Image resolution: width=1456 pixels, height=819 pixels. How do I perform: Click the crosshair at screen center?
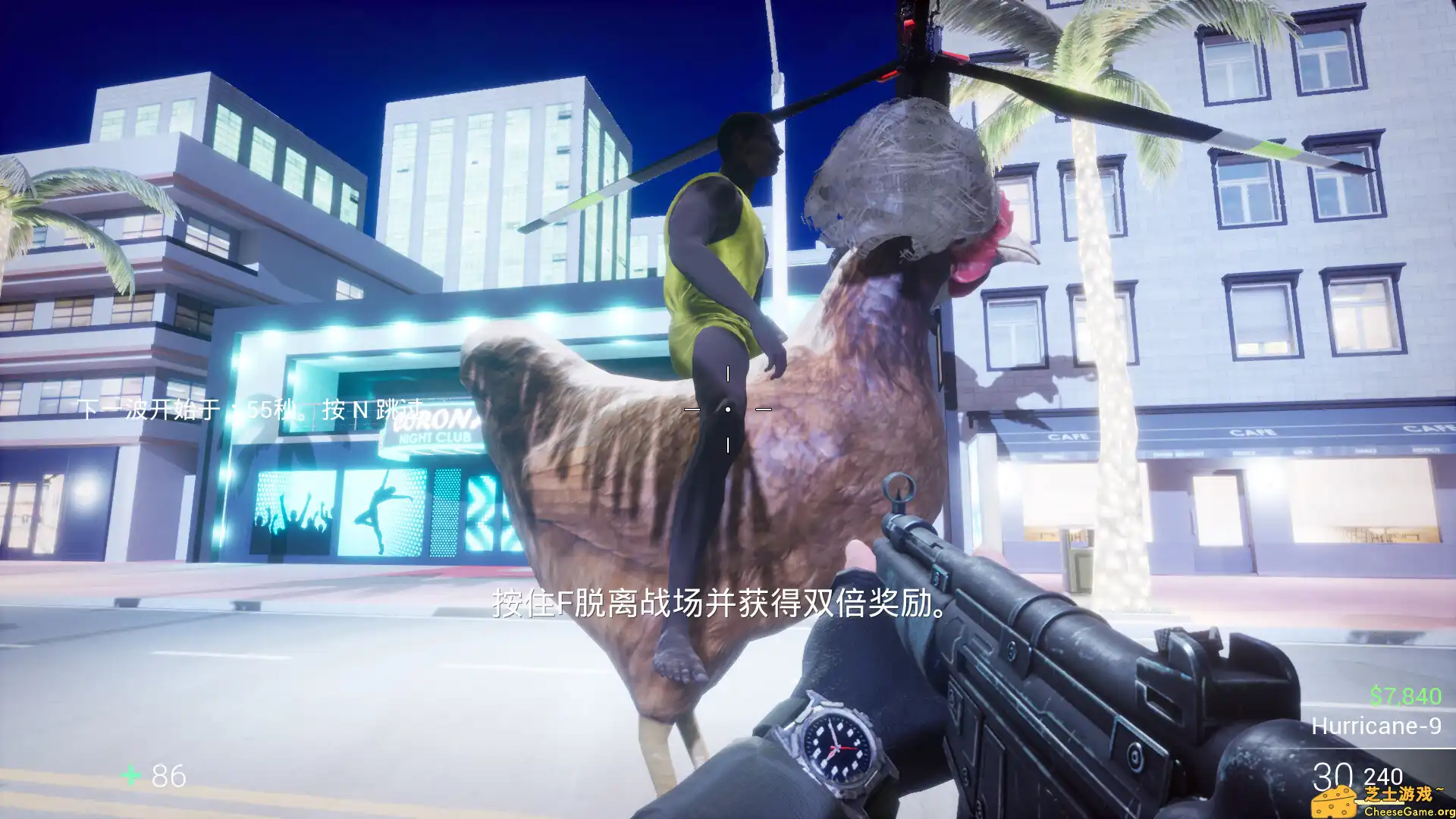tap(728, 409)
